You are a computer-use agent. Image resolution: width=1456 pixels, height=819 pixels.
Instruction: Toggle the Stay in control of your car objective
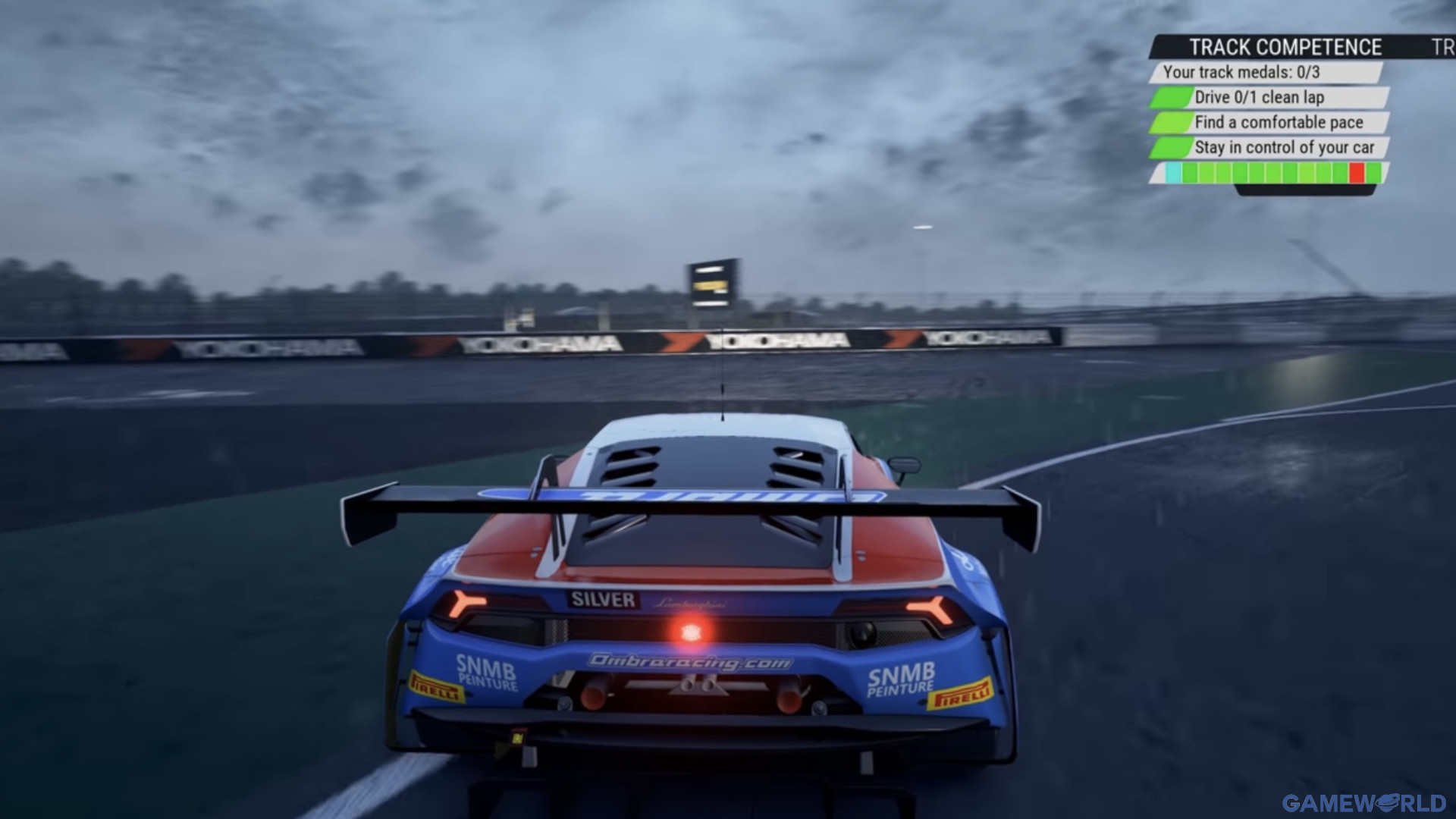(1284, 149)
